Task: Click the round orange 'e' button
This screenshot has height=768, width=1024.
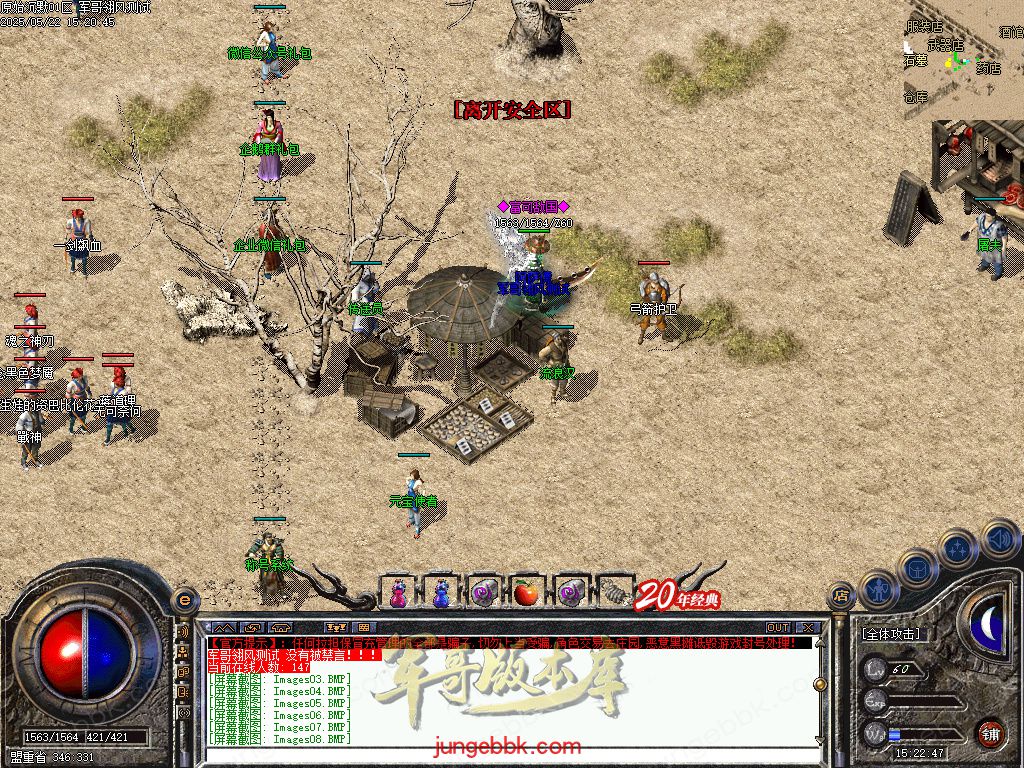Action: [183, 599]
